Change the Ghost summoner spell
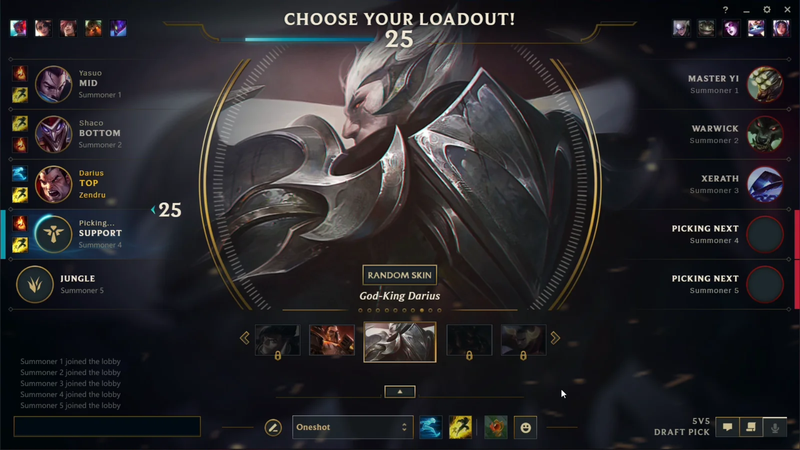Viewport: 800px width, 450px height. [x=430, y=427]
